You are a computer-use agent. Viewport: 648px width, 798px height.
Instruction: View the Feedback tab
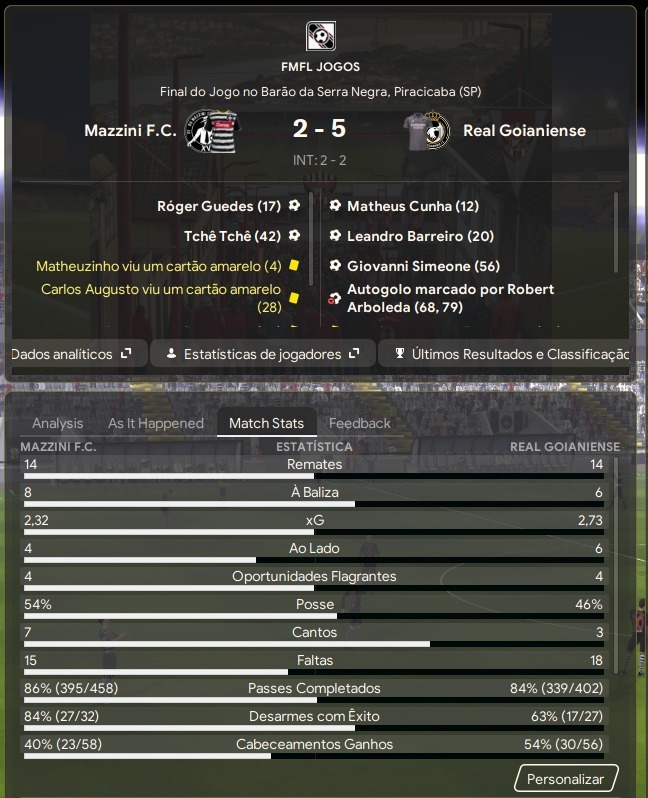(x=360, y=423)
